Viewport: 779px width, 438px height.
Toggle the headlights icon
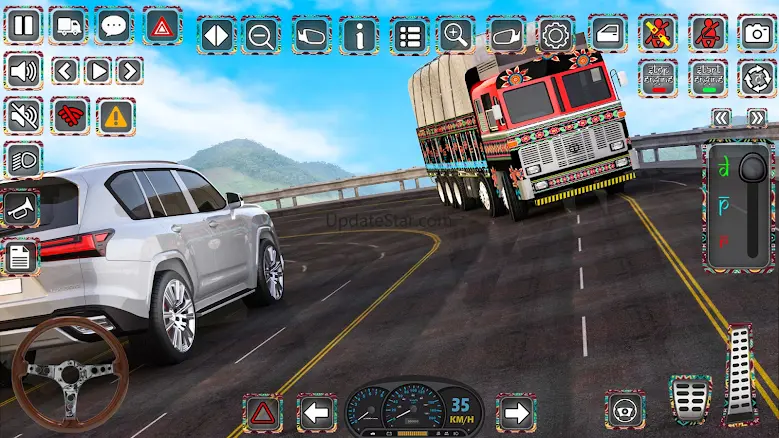pos(23,160)
